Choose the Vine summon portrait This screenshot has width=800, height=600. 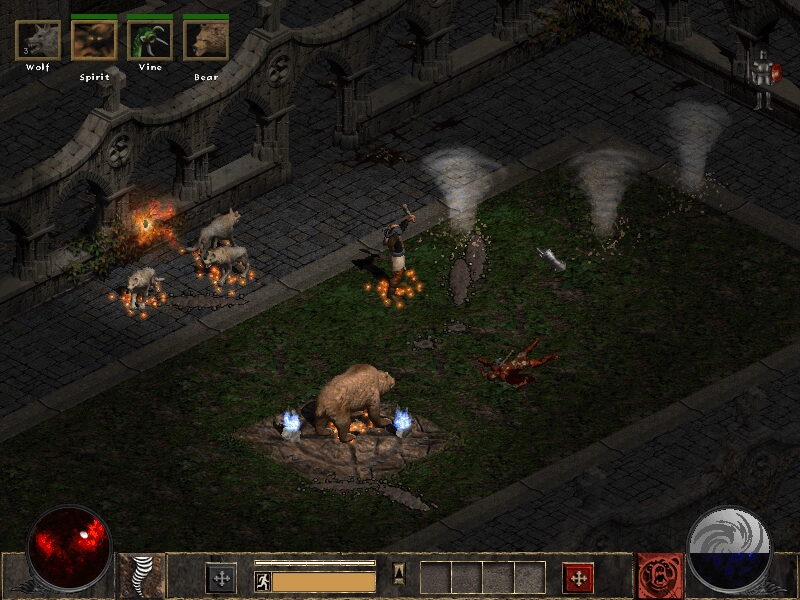coord(150,40)
